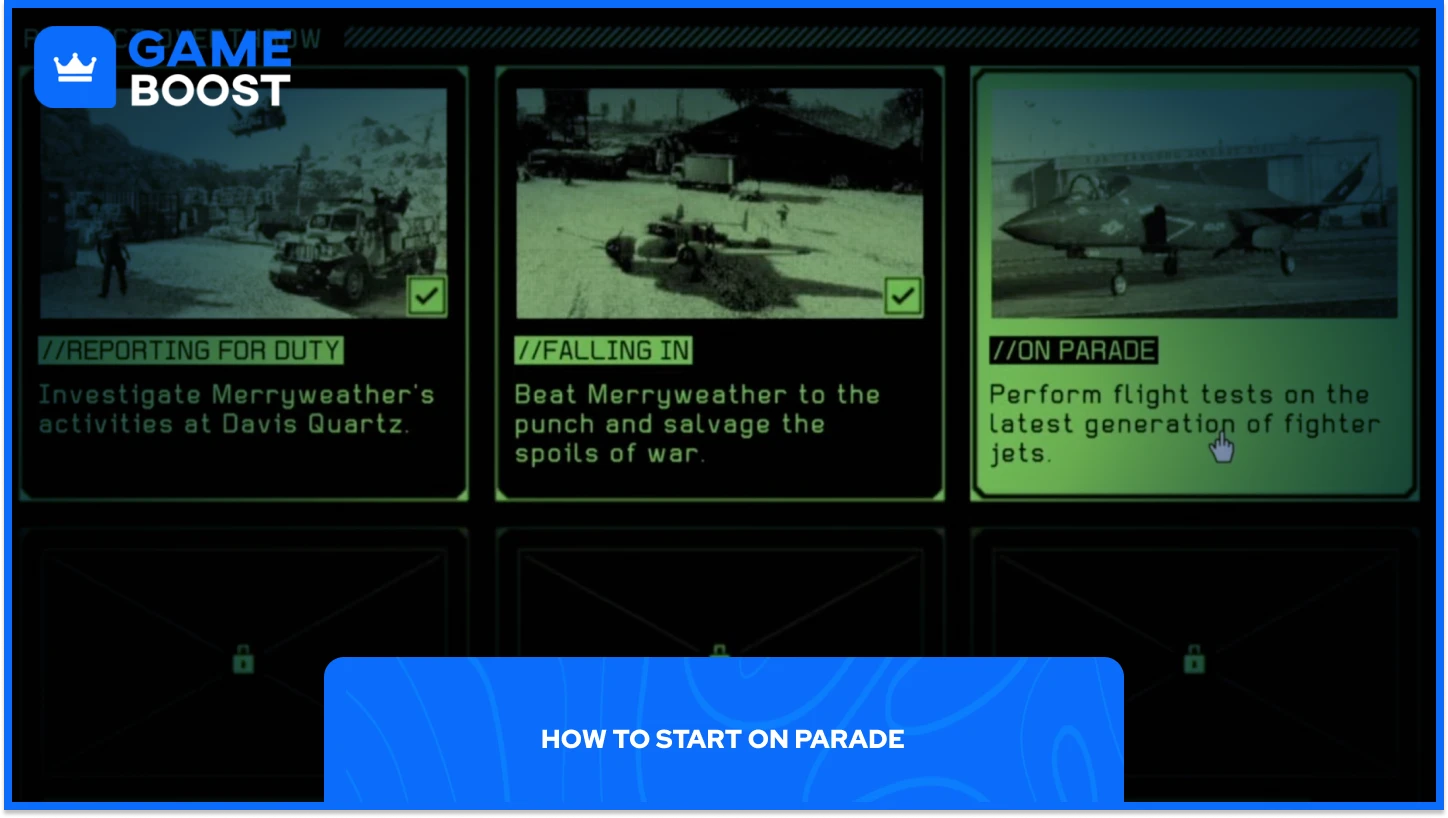Click the Falling In mission description

[696, 423]
